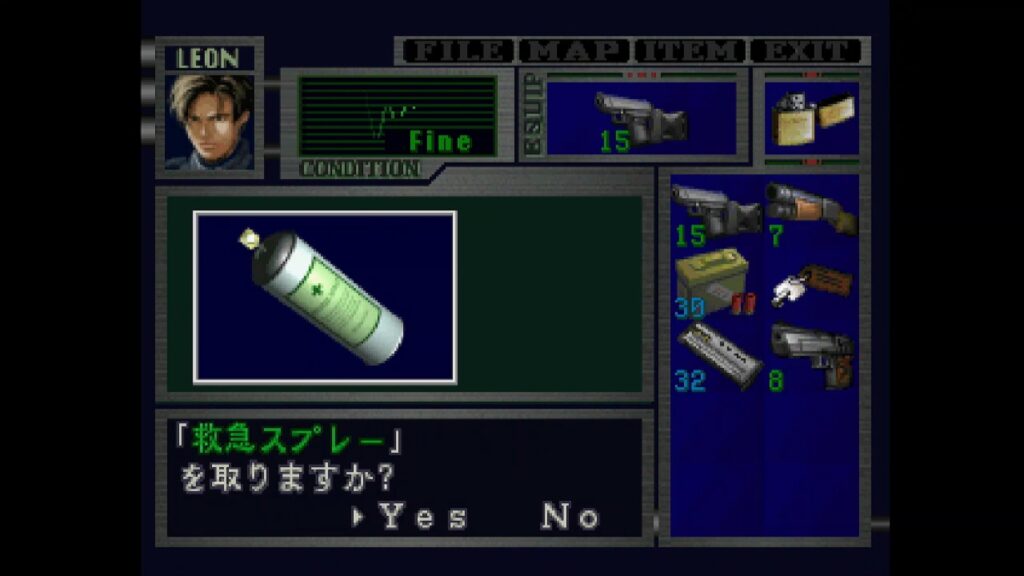Switch to the MAP tab
This screenshot has height=576, width=1024.
575,51
